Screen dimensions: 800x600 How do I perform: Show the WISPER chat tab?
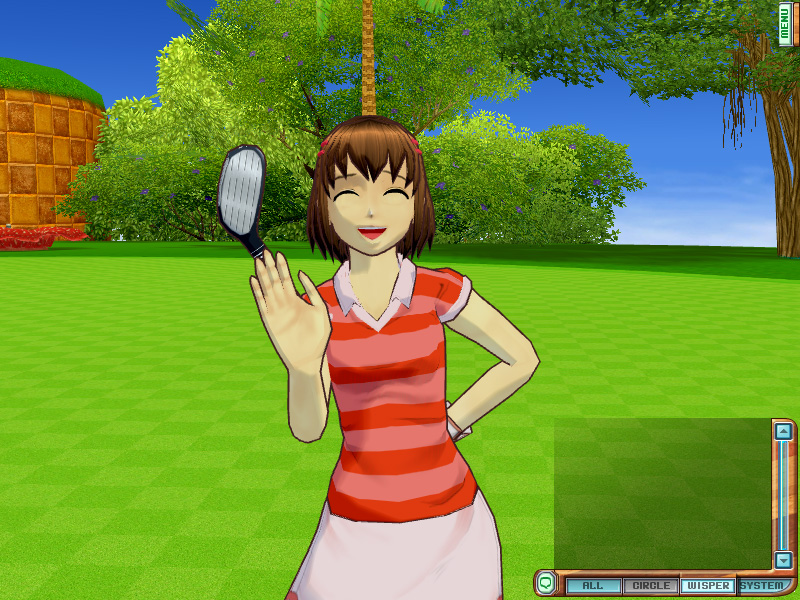pos(707,586)
